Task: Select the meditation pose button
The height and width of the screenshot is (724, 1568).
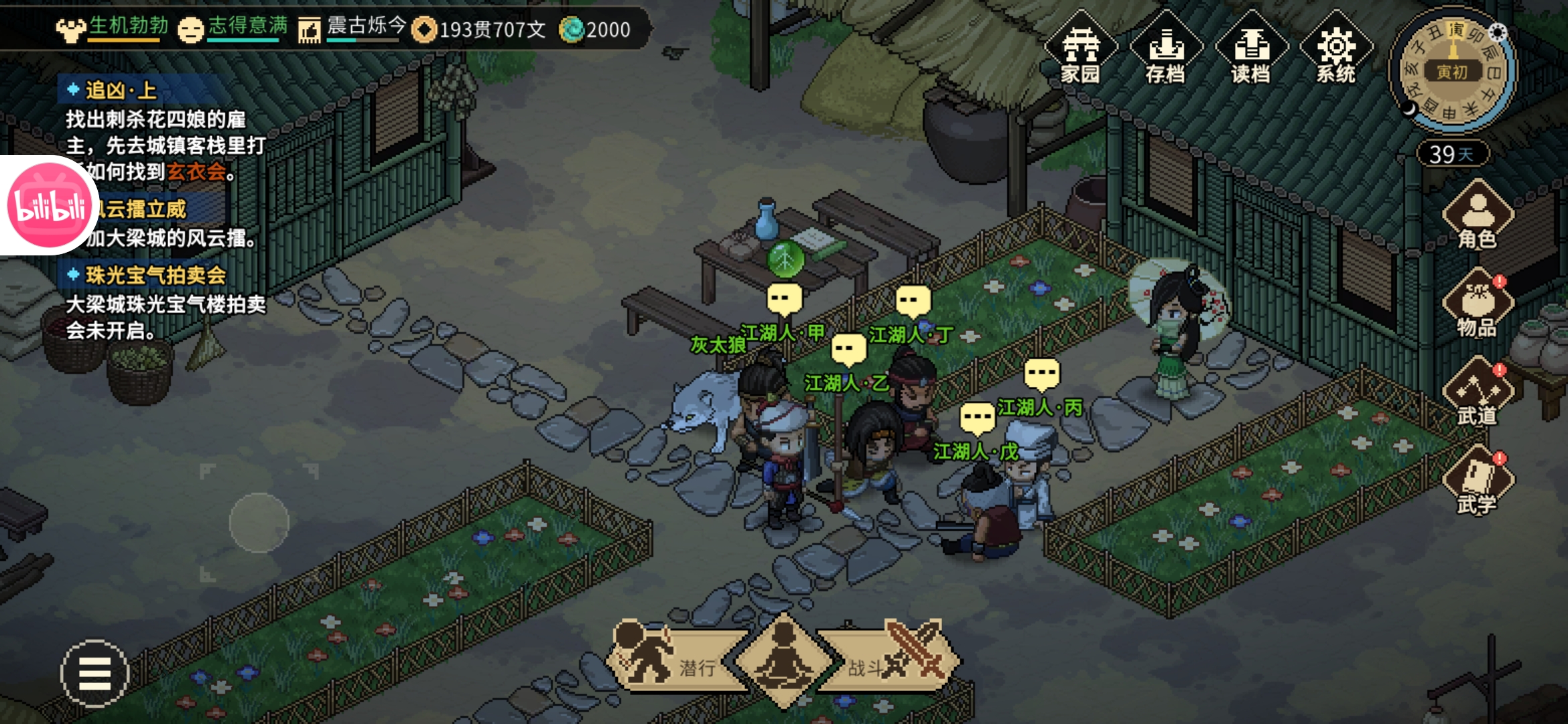Action: tap(784, 660)
